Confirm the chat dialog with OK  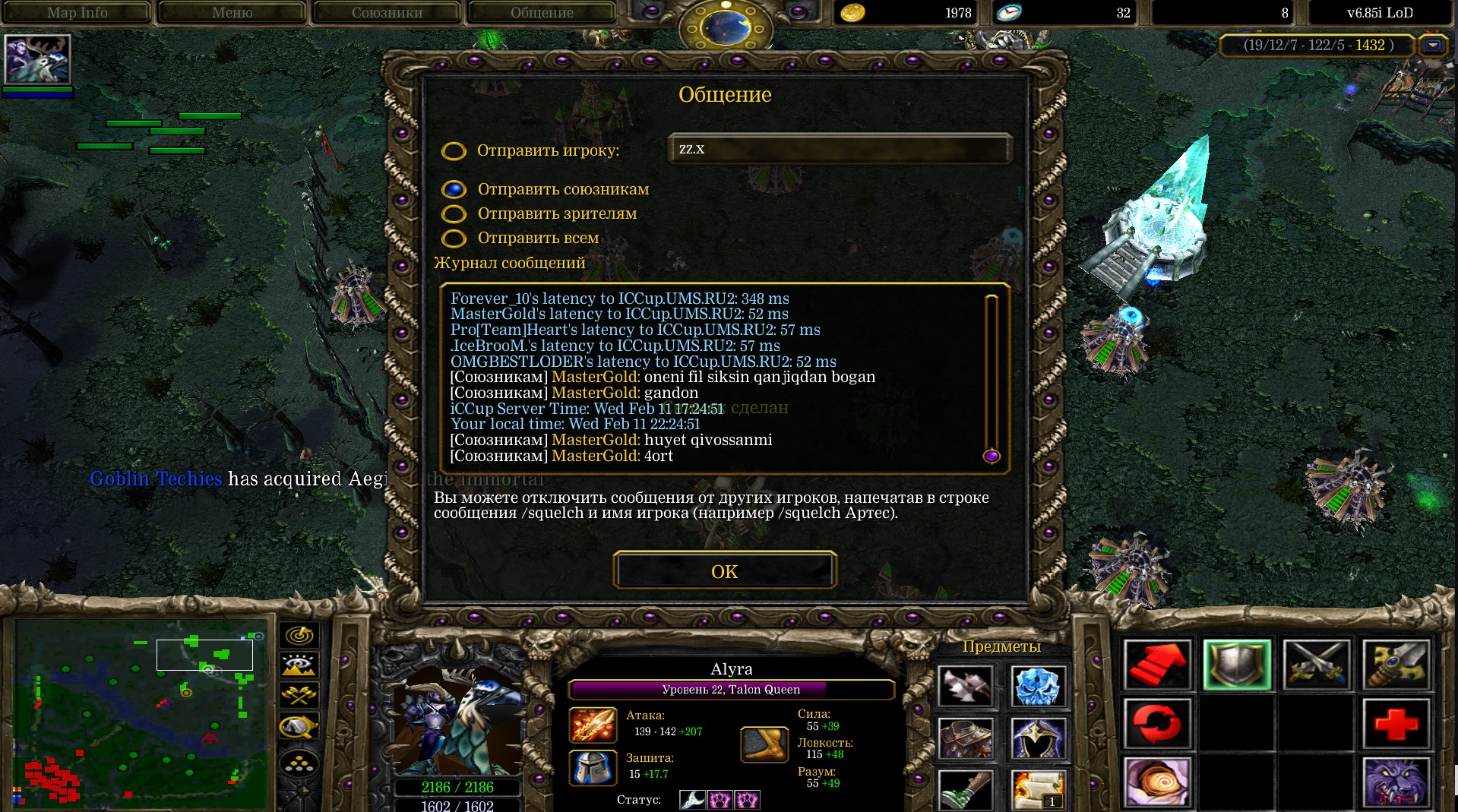click(x=724, y=571)
